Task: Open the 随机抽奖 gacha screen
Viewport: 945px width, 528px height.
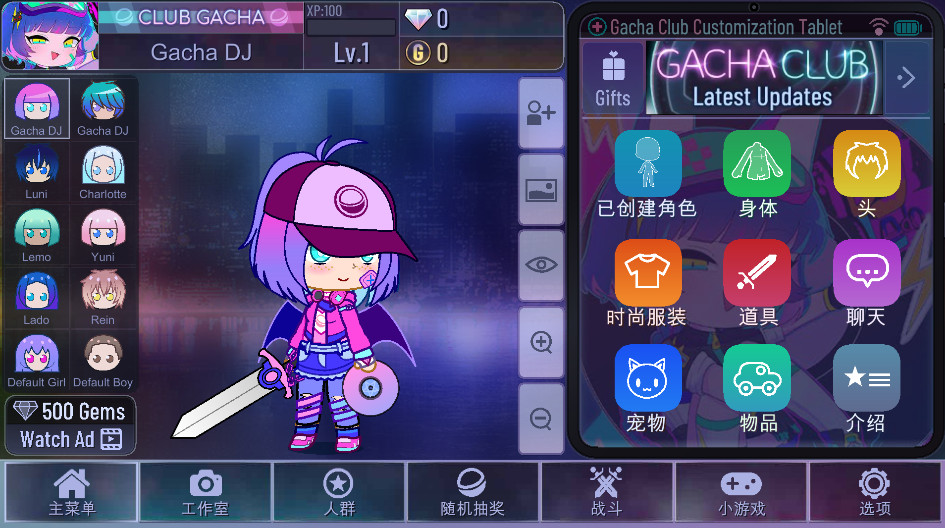Action: coord(472,492)
